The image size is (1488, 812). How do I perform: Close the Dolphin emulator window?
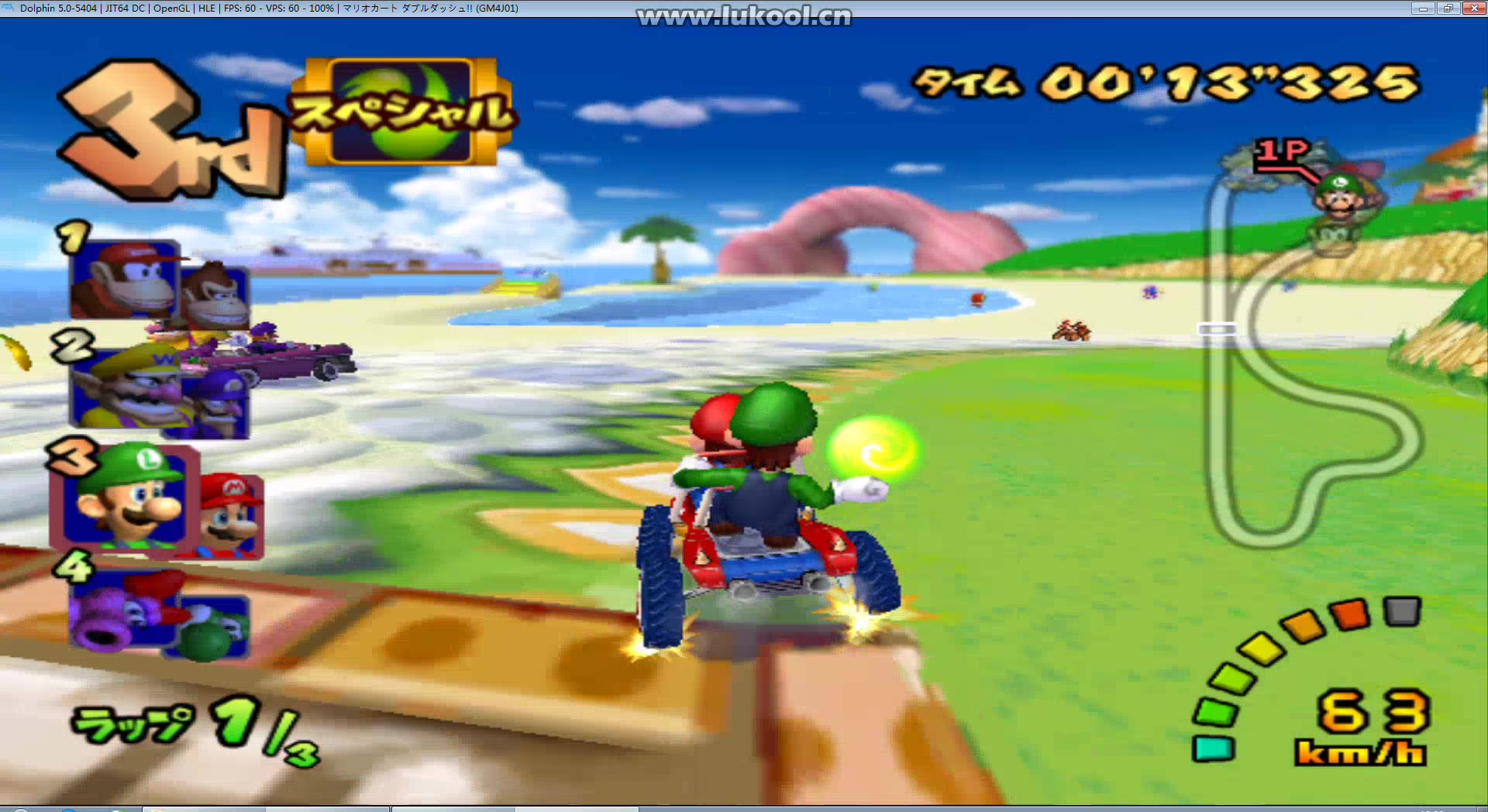click(1473, 9)
